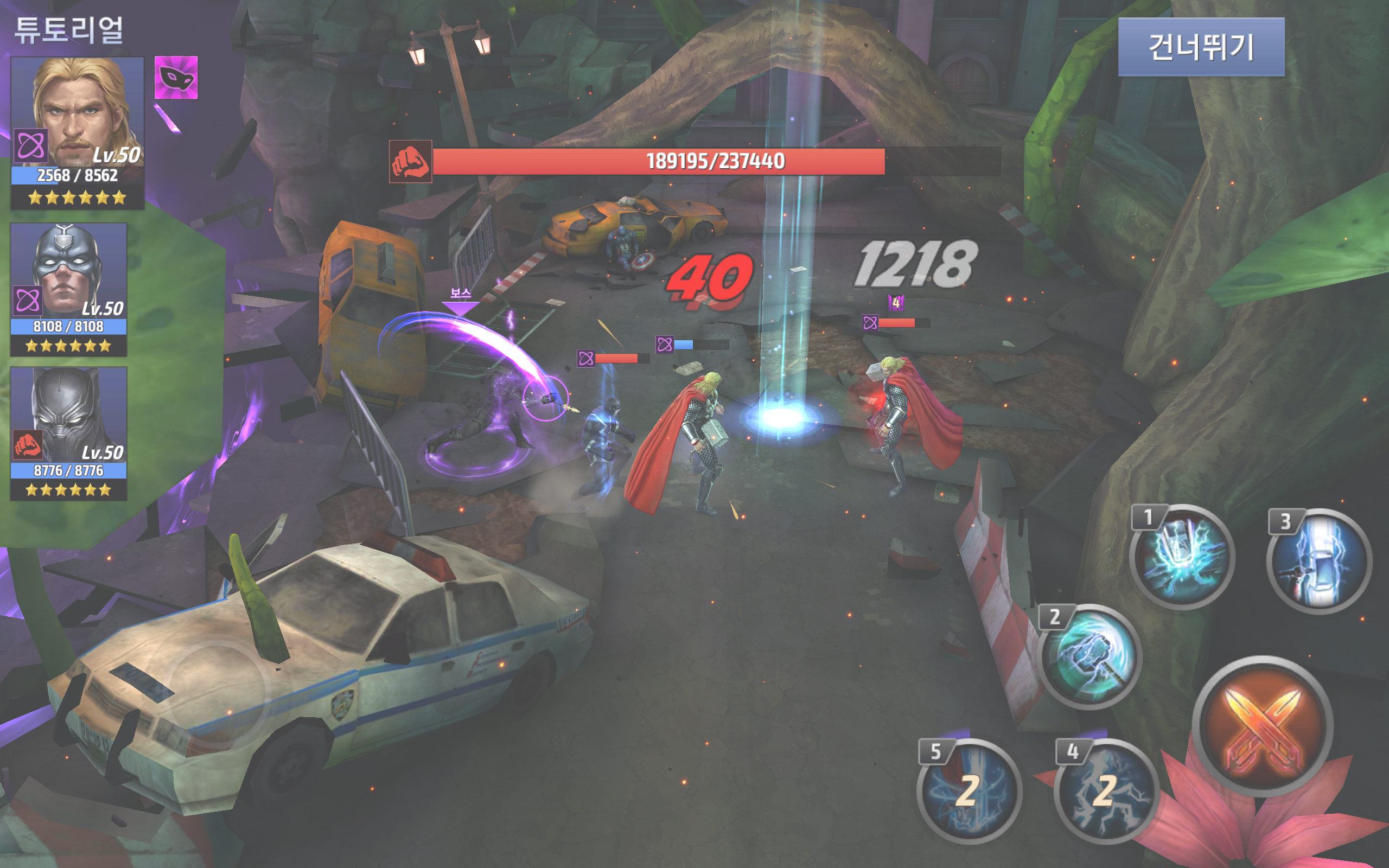Use skill 2 spinning hammer ability

(1089, 656)
